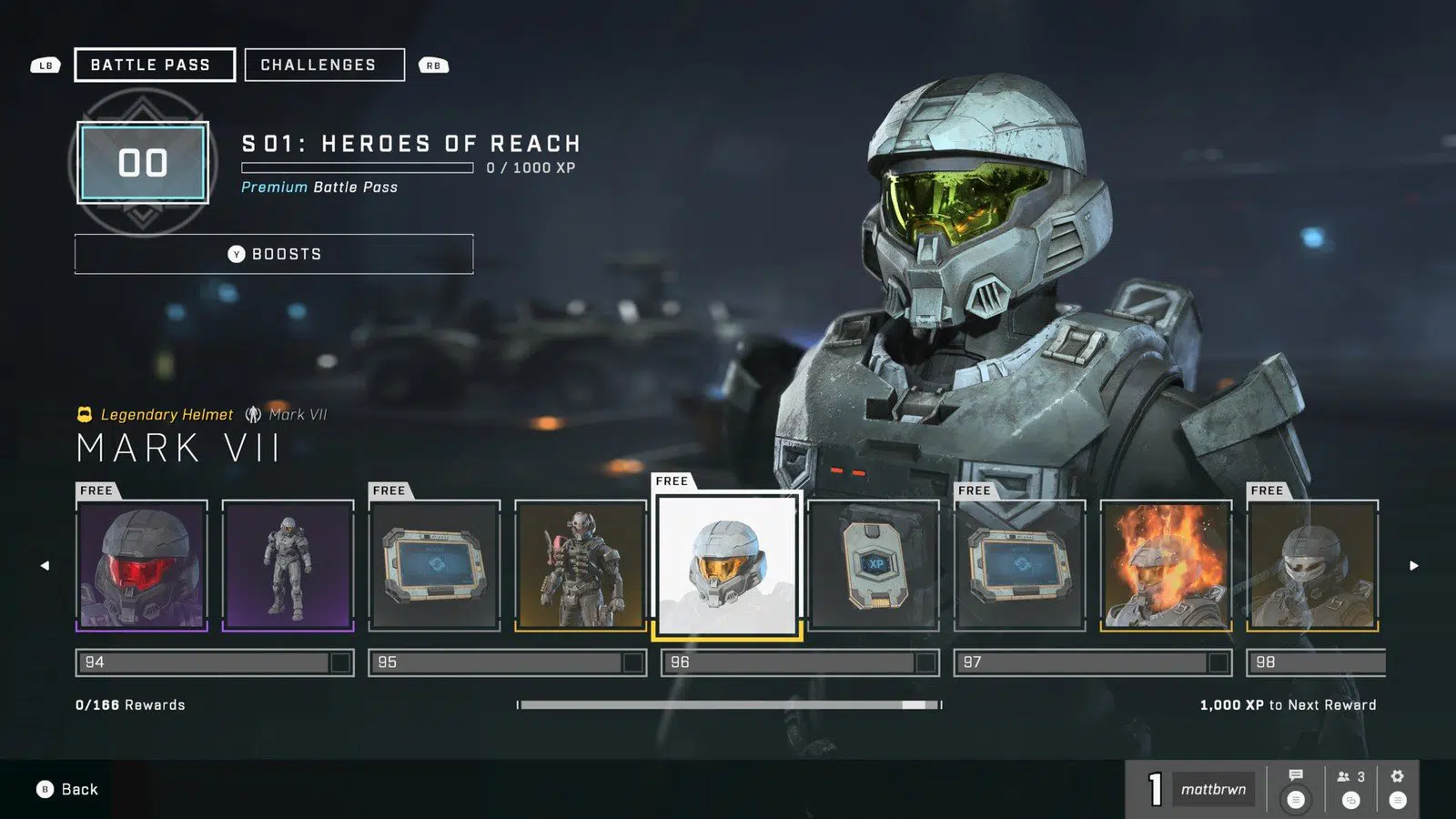Open the Boosts panel
The height and width of the screenshot is (819, 1456).
tap(274, 254)
